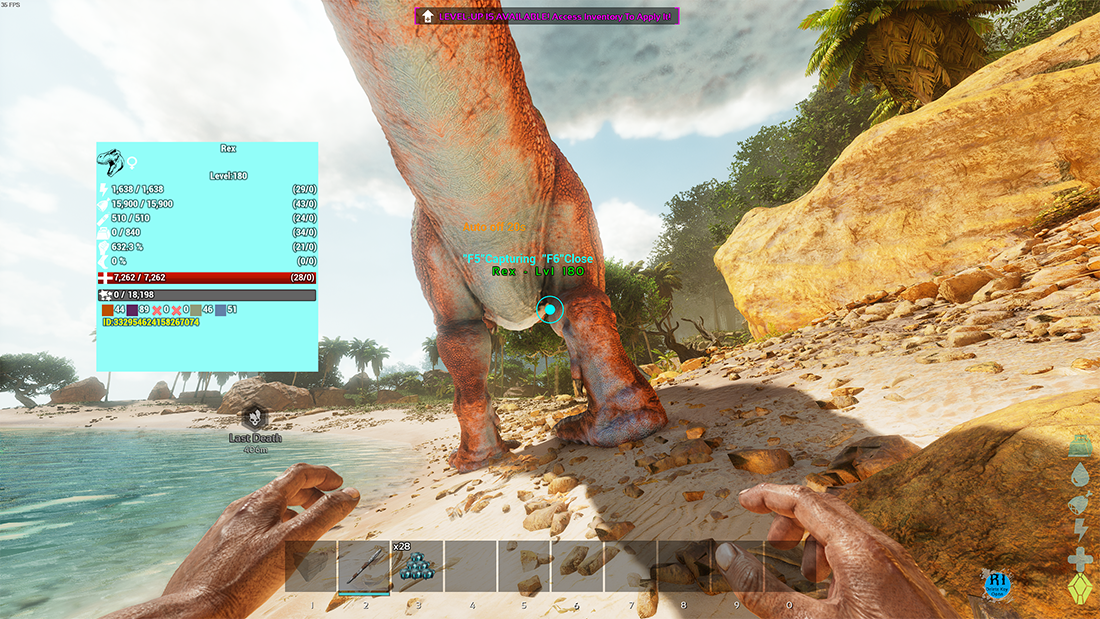Choose the stone item in hotbar slot 1
Image resolution: width=1100 pixels, height=619 pixels.
[x=311, y=566]
